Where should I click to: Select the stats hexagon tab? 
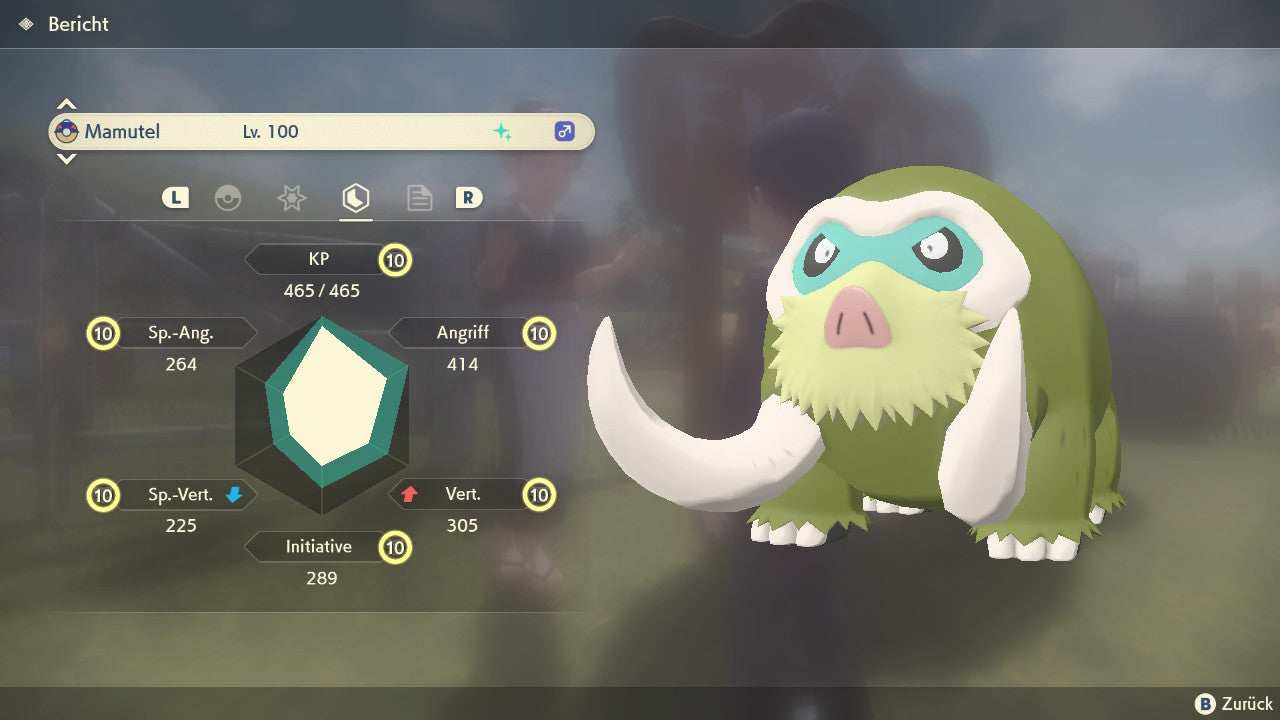[355, 198]
